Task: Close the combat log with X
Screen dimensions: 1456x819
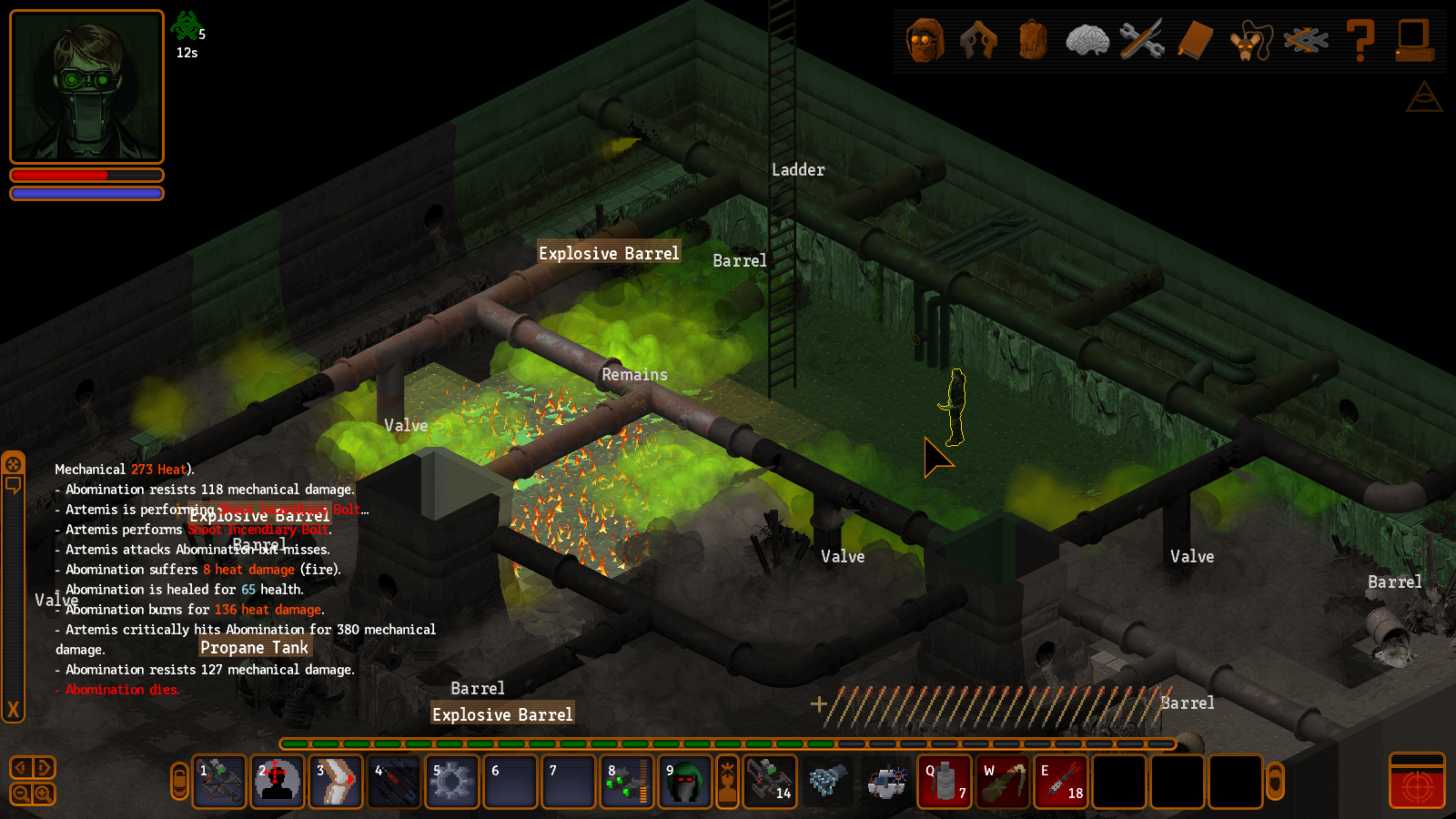Action: click(x=13, y=710)
